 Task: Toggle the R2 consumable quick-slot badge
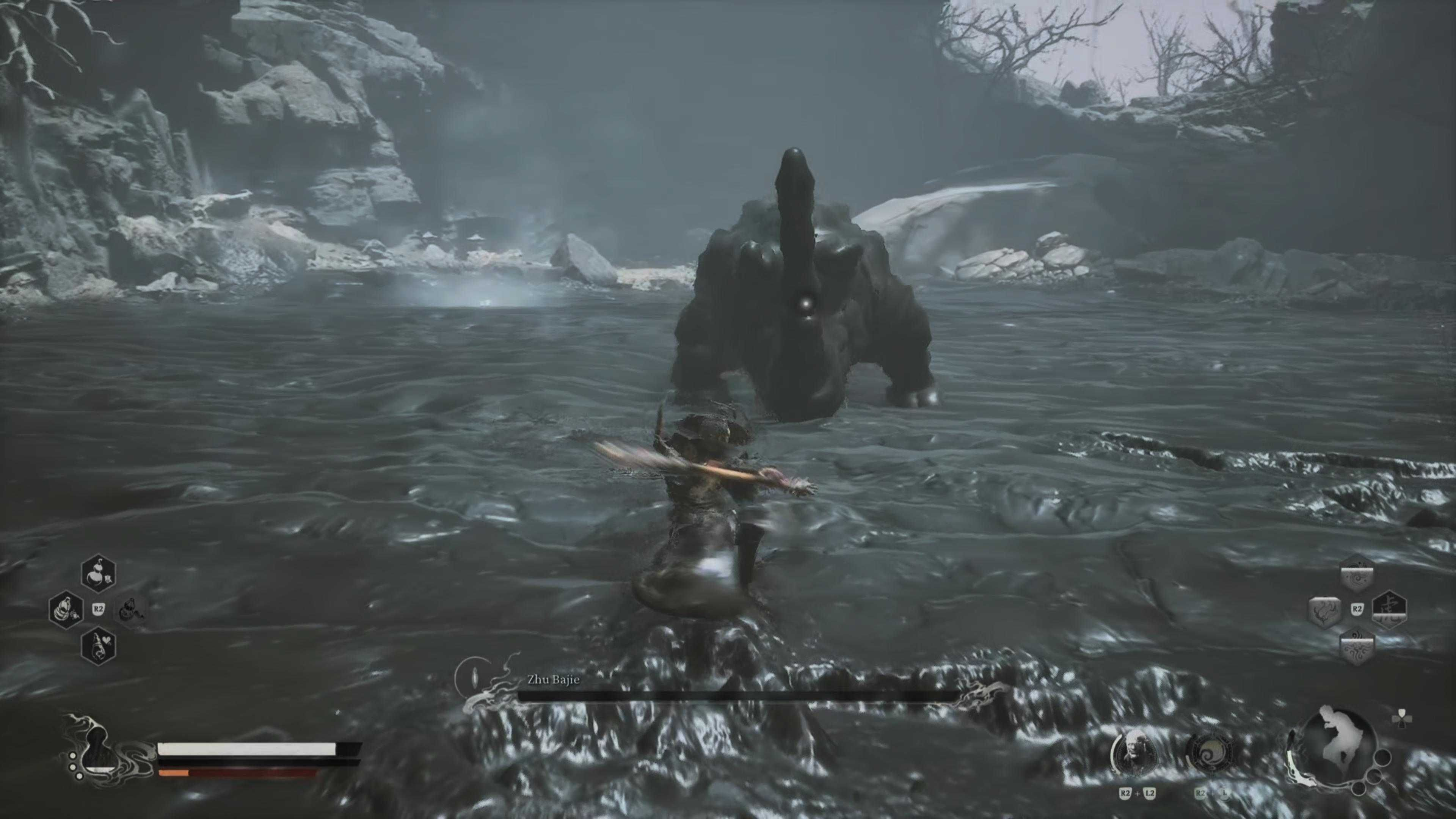click(98, 608)
